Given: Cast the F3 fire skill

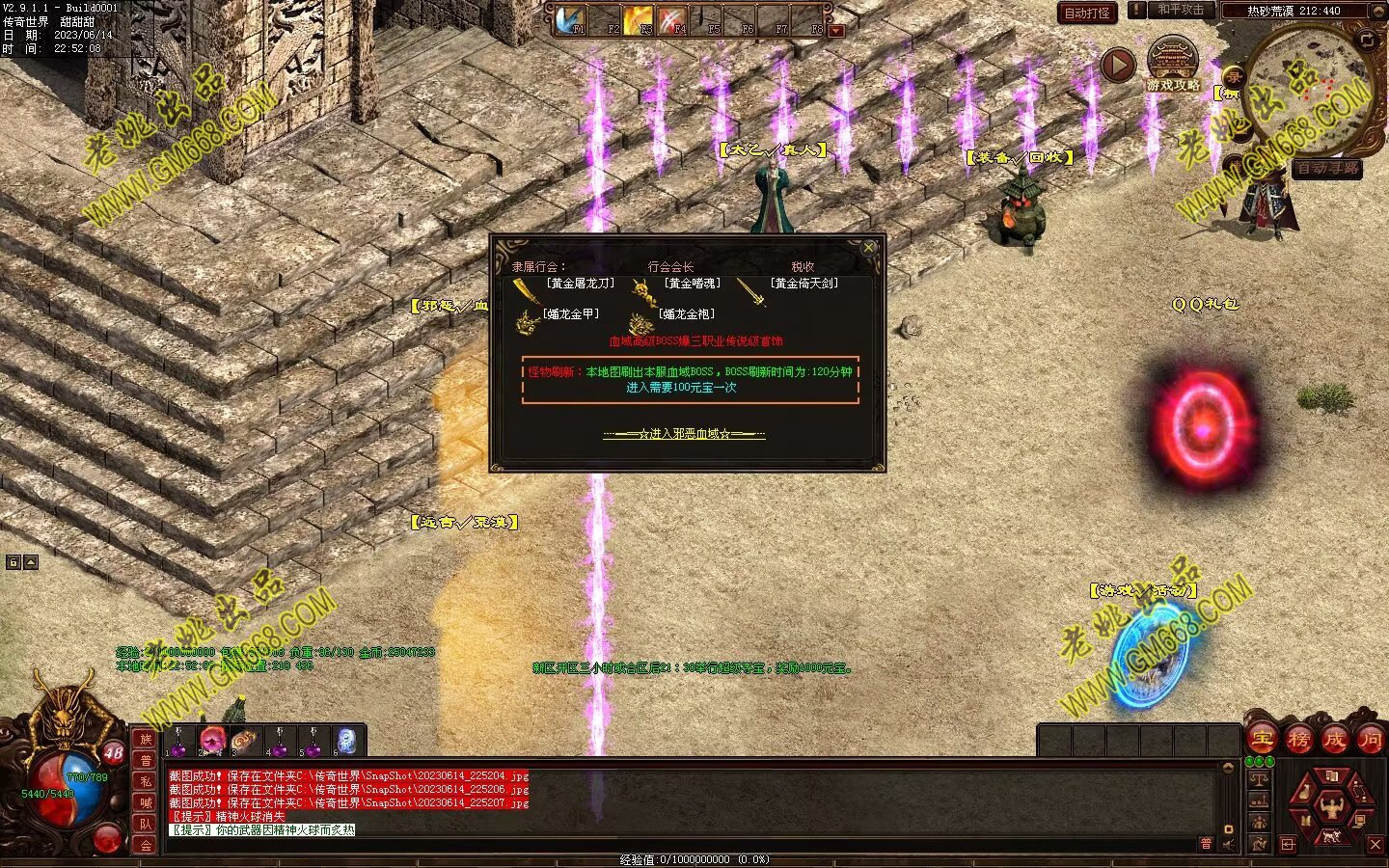Looking at the screenshot, I should click(639, 19).
